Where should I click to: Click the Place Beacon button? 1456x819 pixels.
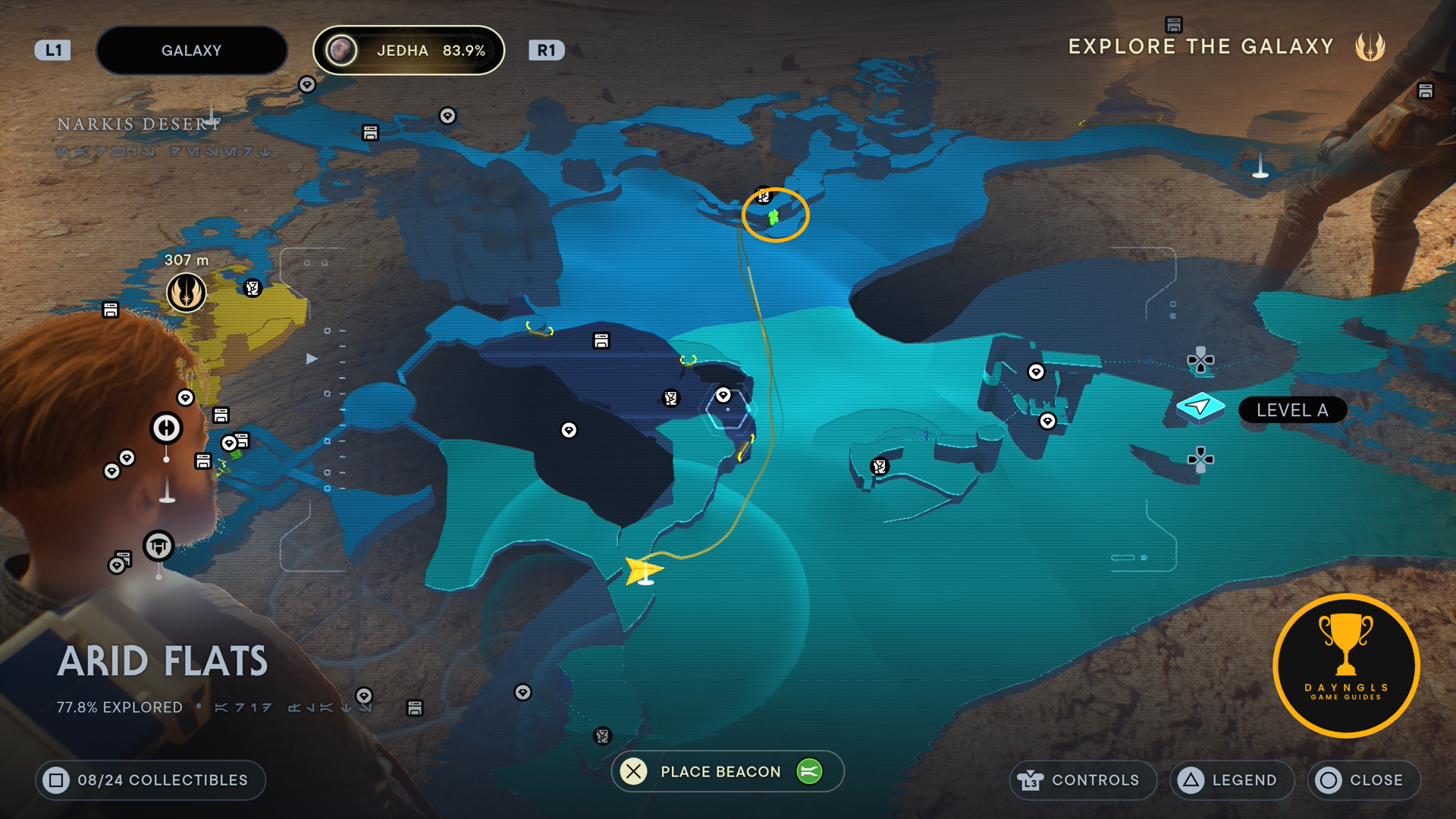tap(720, 771)
